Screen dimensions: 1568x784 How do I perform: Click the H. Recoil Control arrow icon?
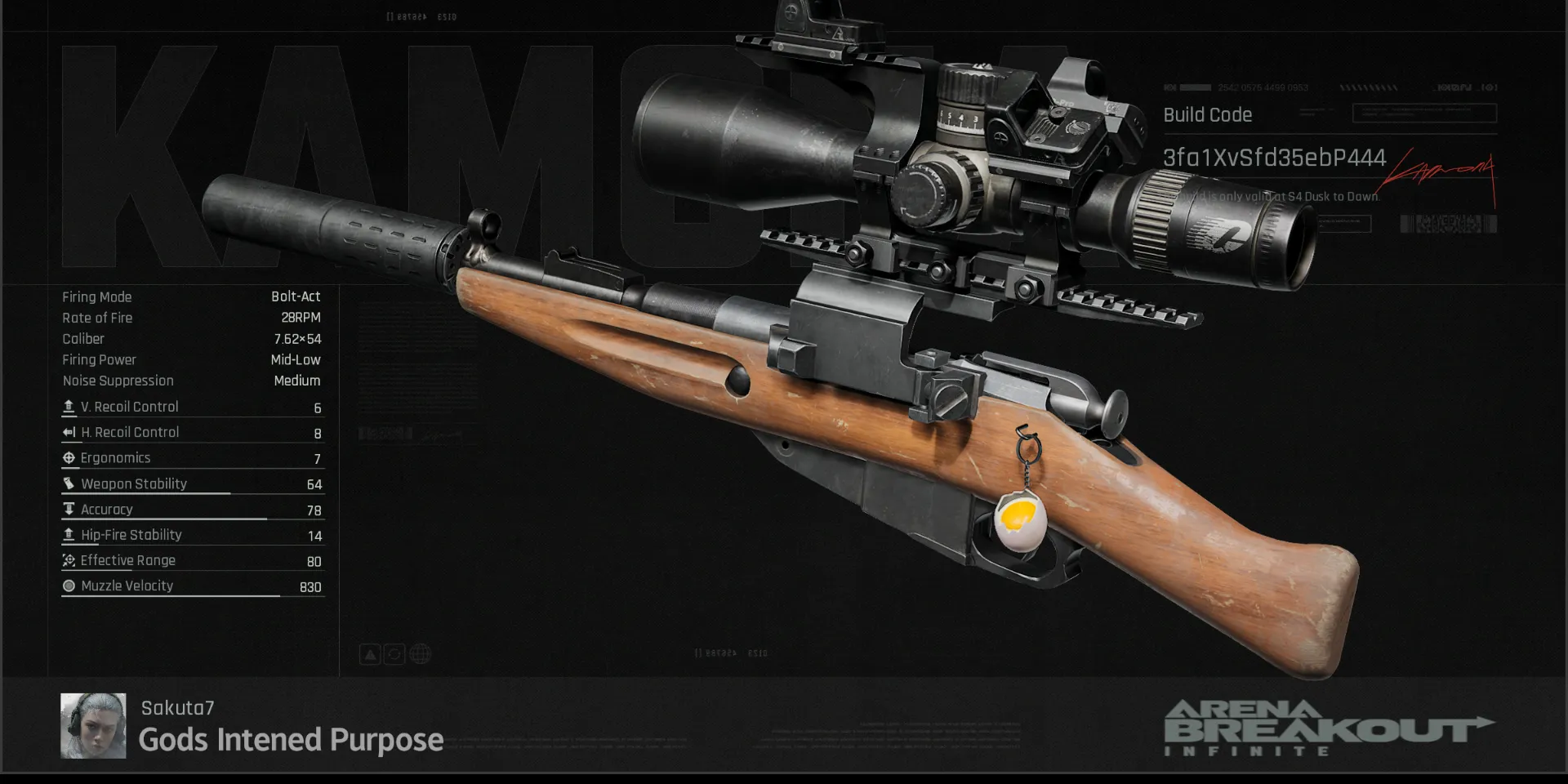[x=69, y=432]
